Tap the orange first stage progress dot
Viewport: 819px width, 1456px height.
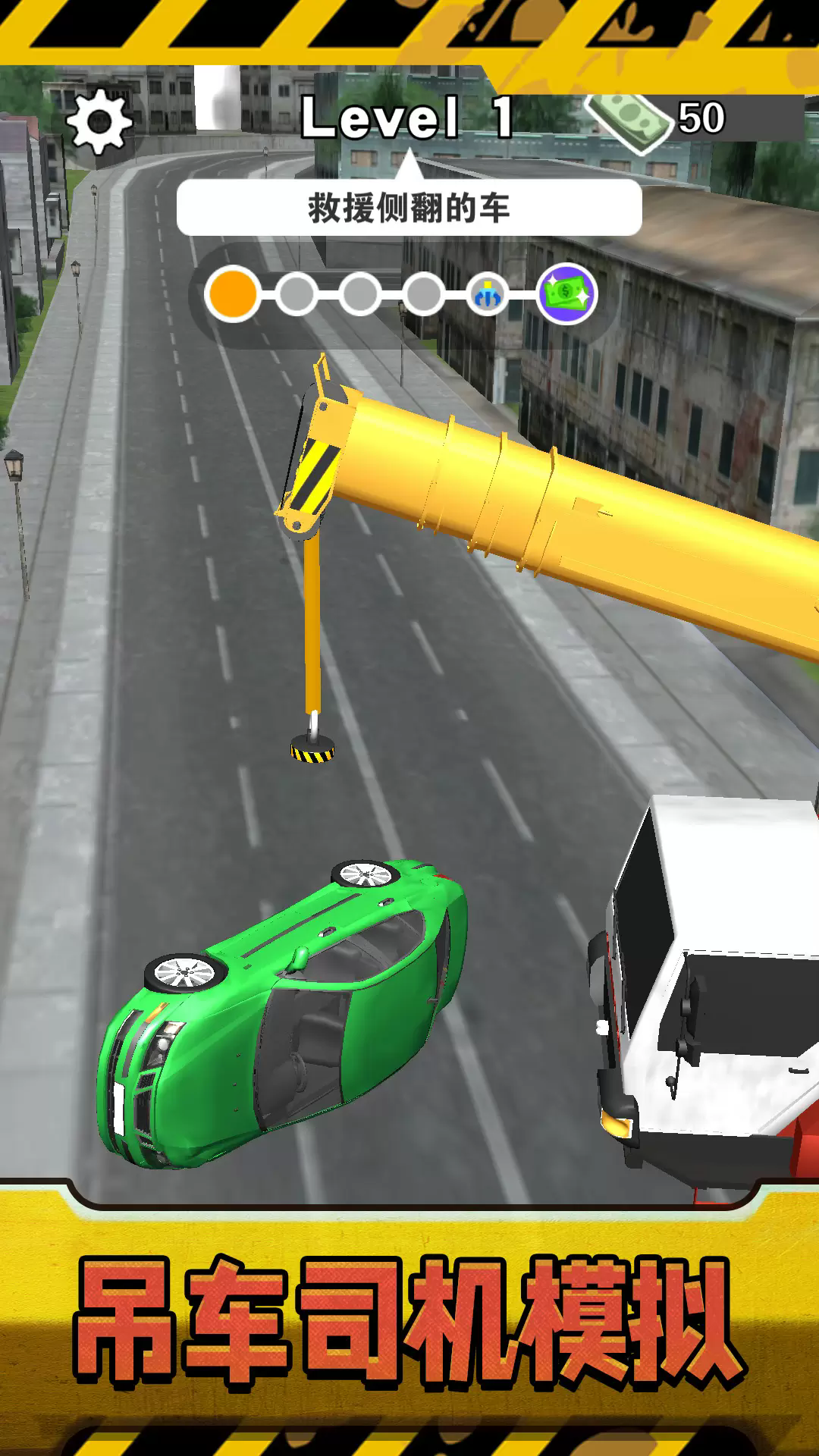click(233, 294)
